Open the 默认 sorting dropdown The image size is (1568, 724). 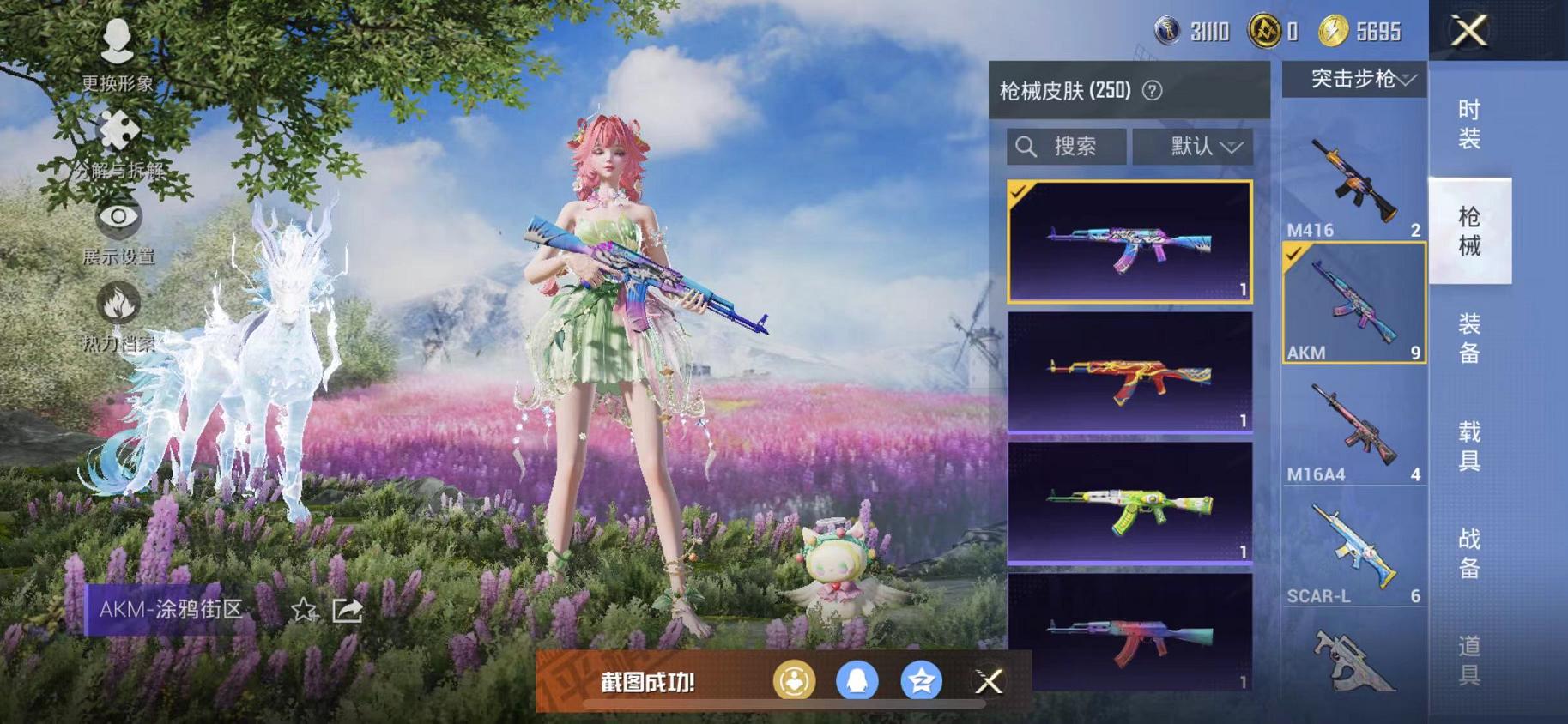pos(1193,146)
